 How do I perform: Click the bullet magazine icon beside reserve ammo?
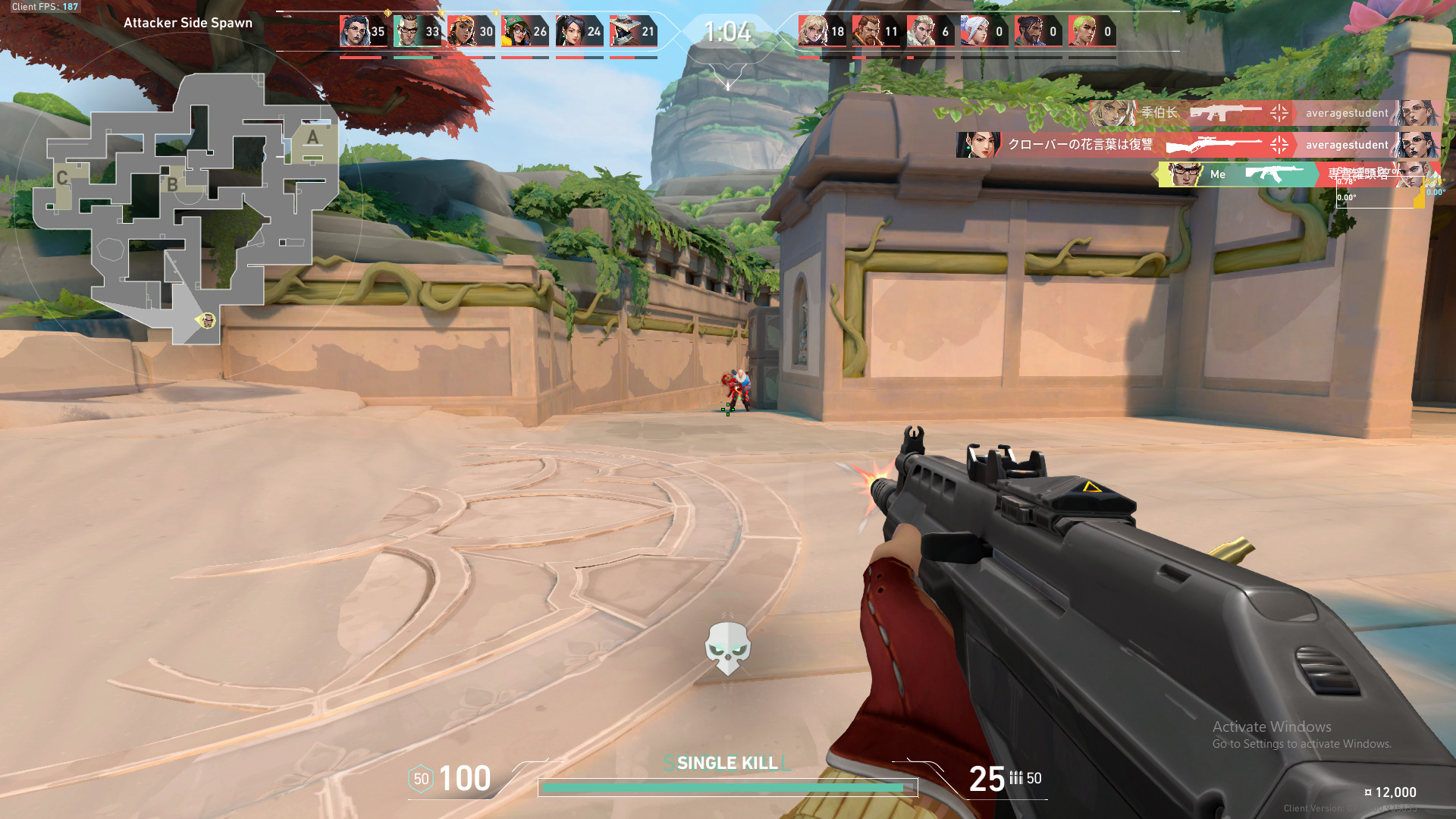1015,778
